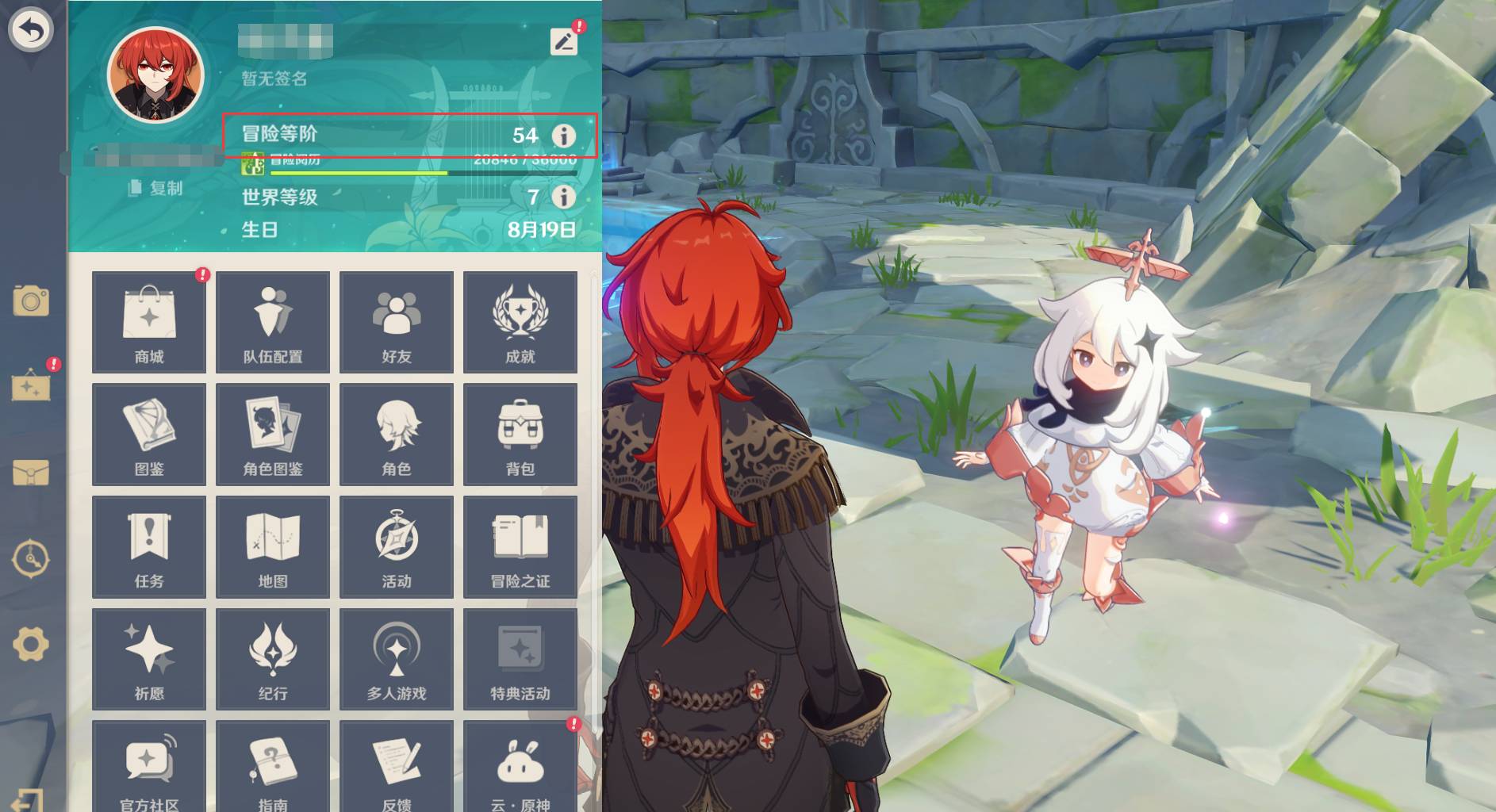Open the player avatar portrait

click(156, 77)
